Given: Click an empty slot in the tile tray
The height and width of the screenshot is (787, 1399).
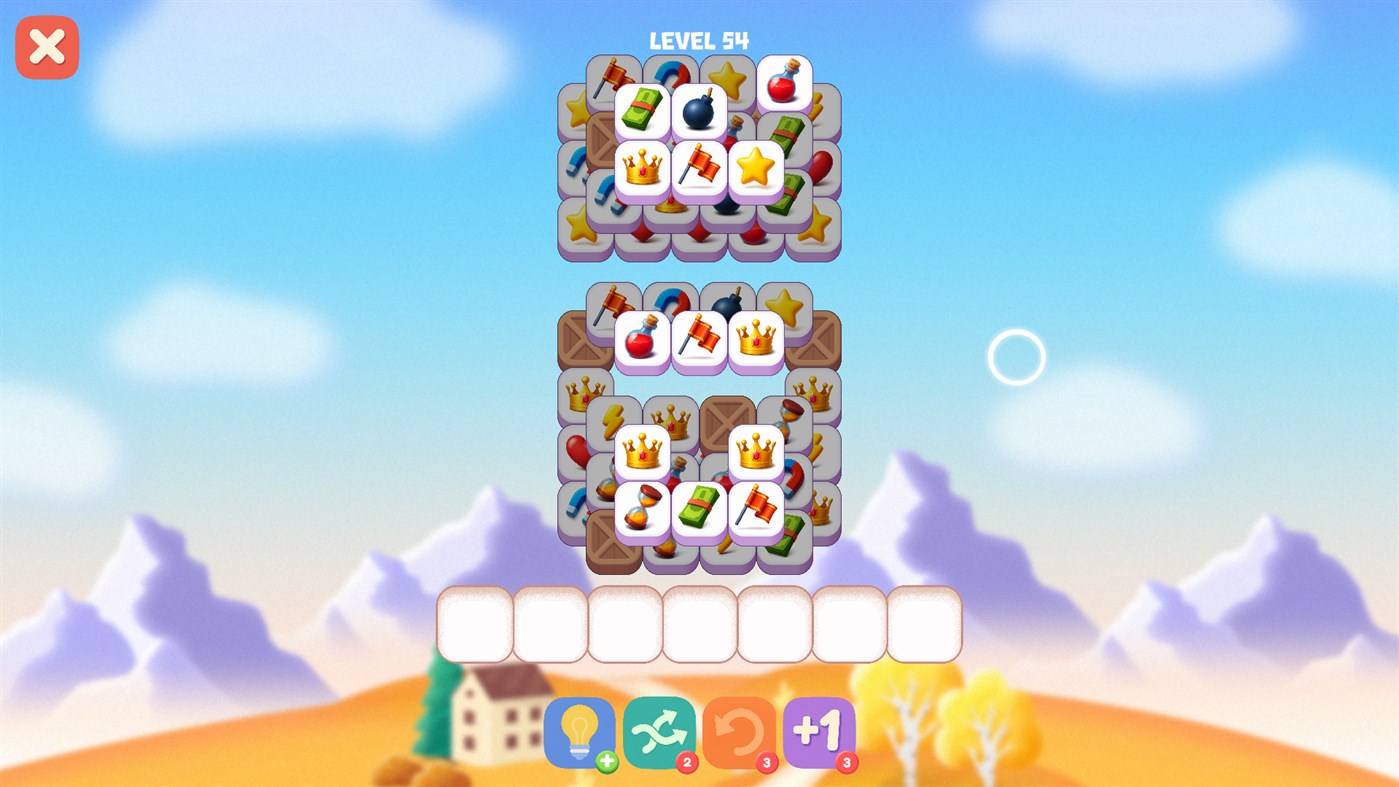Looking at the screenshot, I should (x=474, y=623).
